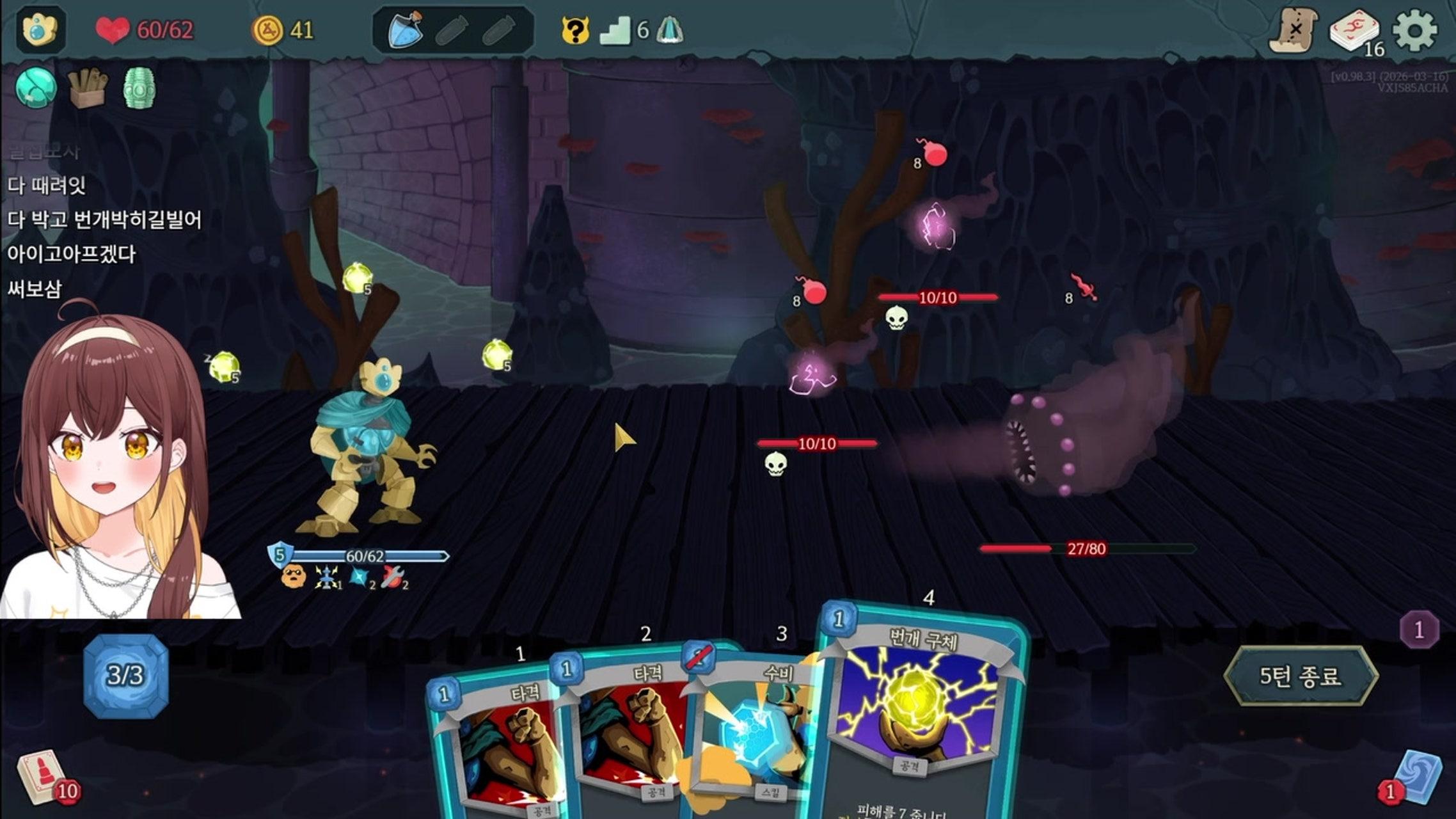
Task: Inspect the green lantern relic
Action: click(139, 88)
